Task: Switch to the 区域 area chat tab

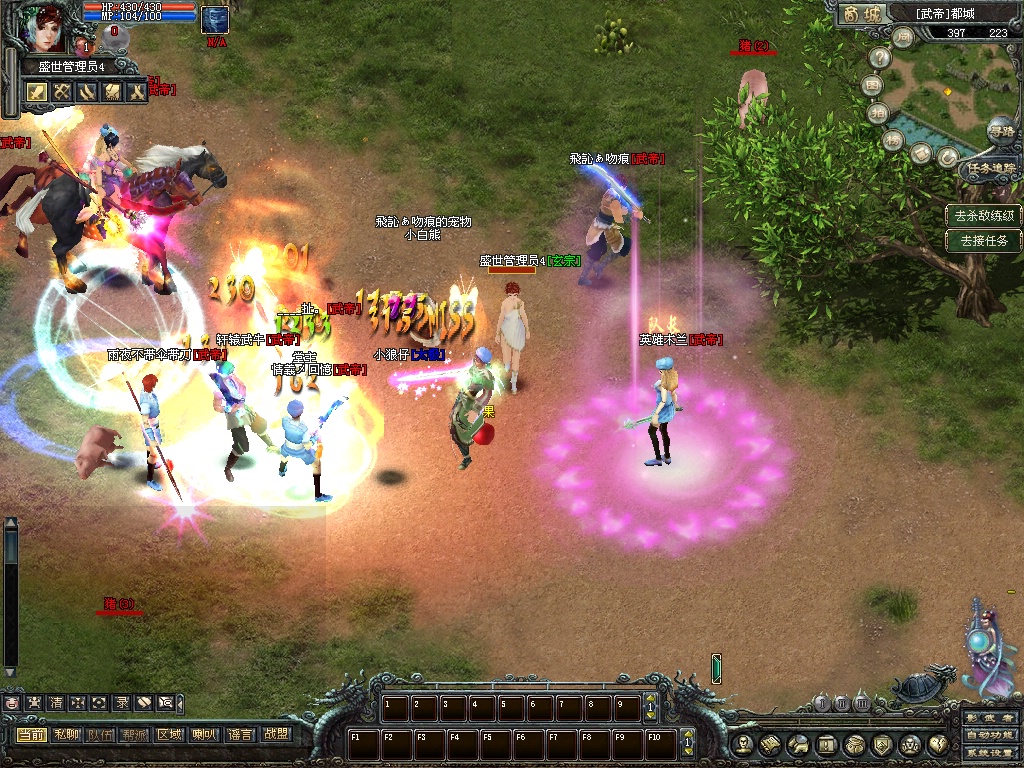Action: coord(169,734)
